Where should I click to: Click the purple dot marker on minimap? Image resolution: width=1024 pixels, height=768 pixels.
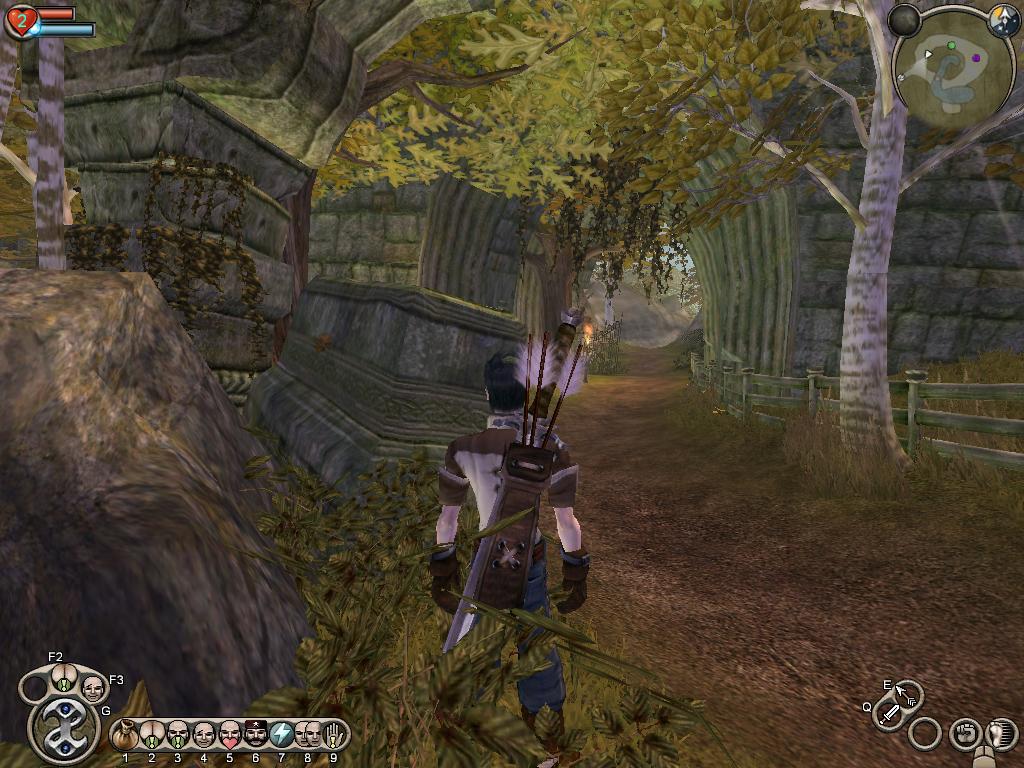[x=975, y=58]
